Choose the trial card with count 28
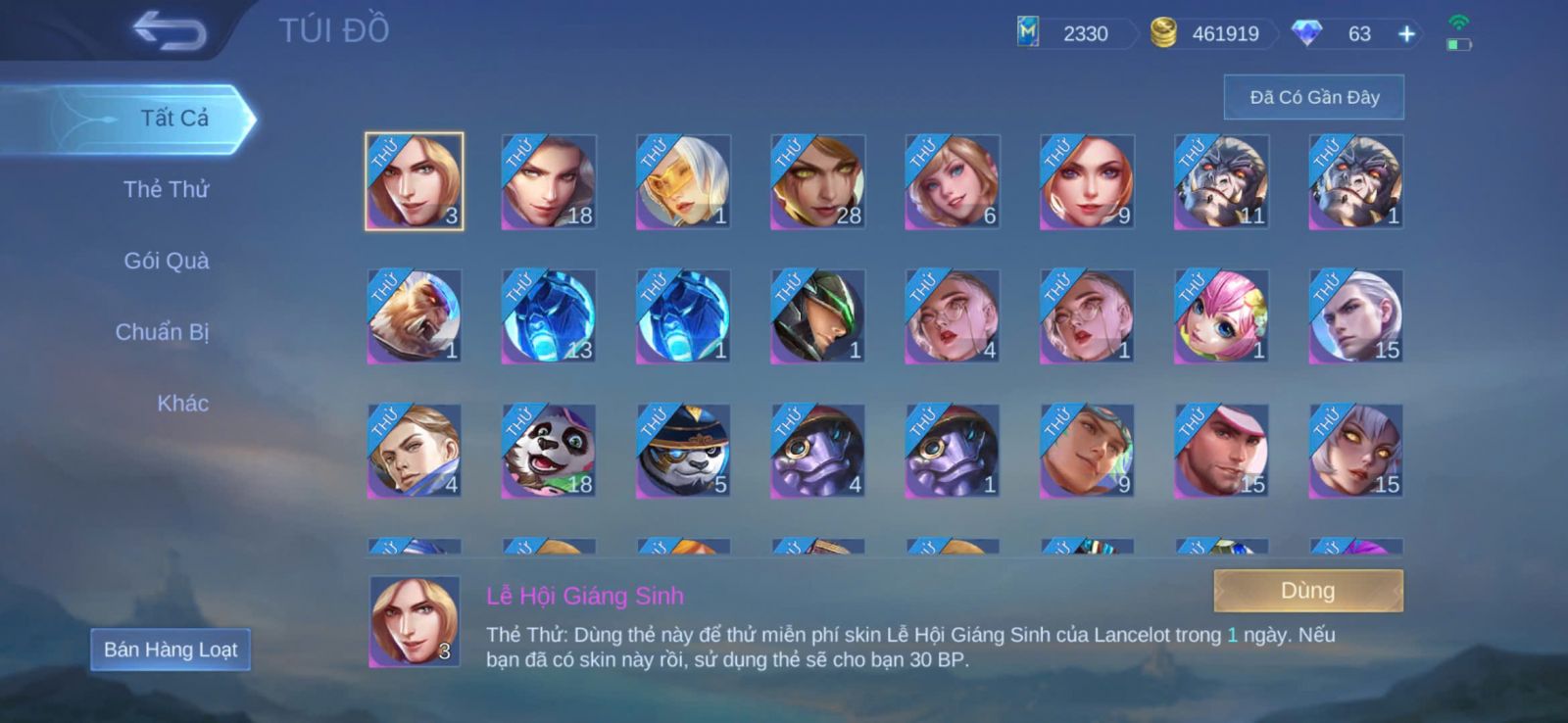This screenshot has height=723, width=1568. (x=817, y=182)
